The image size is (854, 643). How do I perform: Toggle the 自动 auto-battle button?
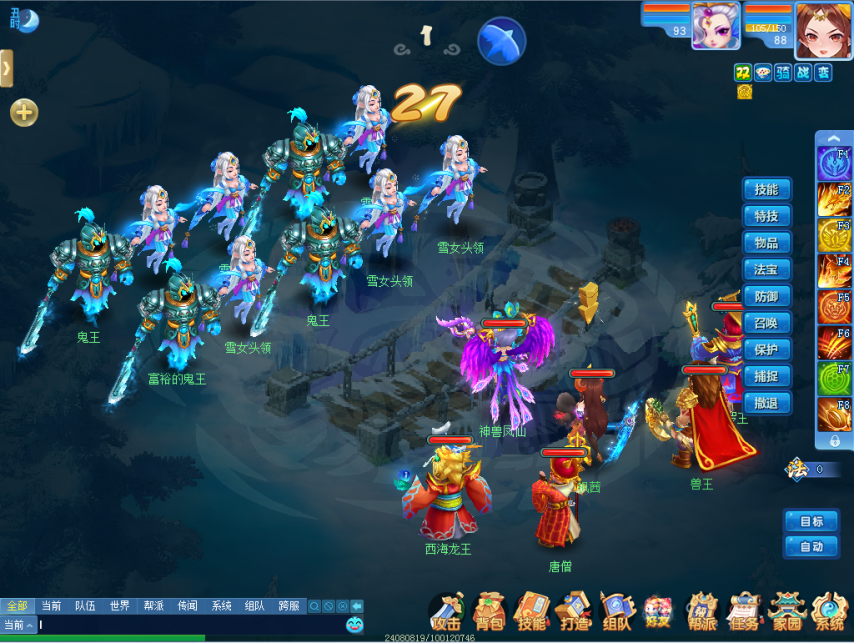tap(811, 547)
